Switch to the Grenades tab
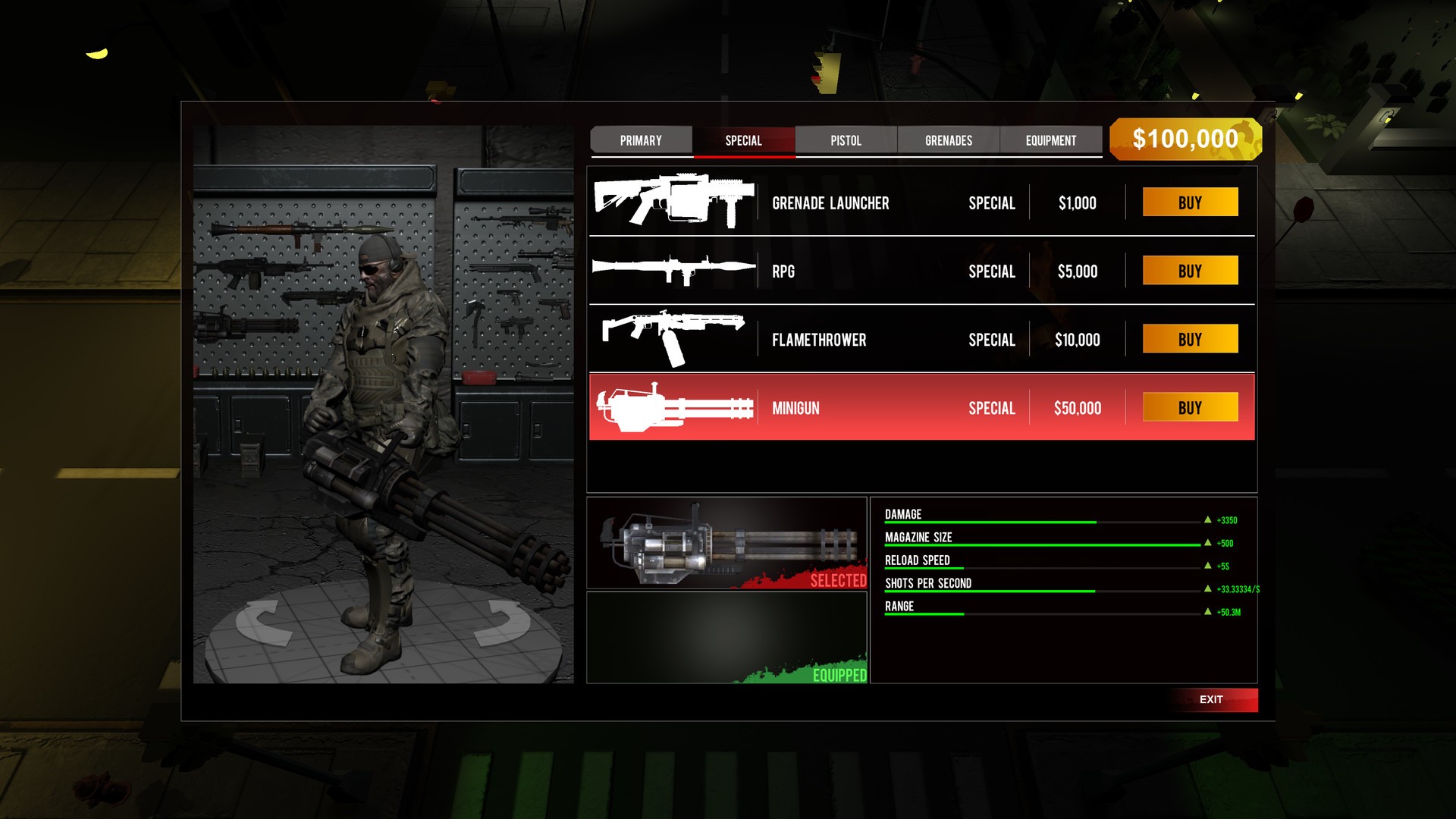The width and height of the screenshot is (1456, 819). pyautogui.click(x=948, y=140)
